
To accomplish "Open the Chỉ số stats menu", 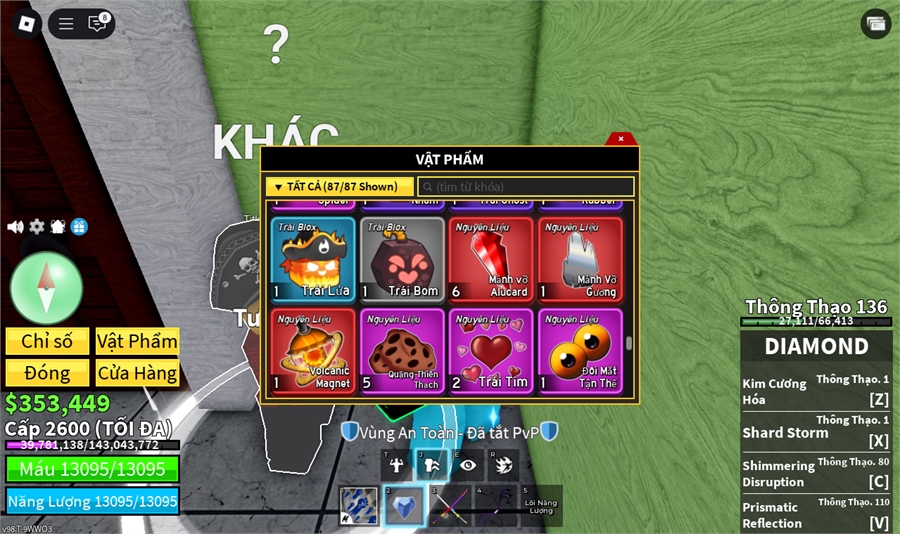I will click(47, 341).
